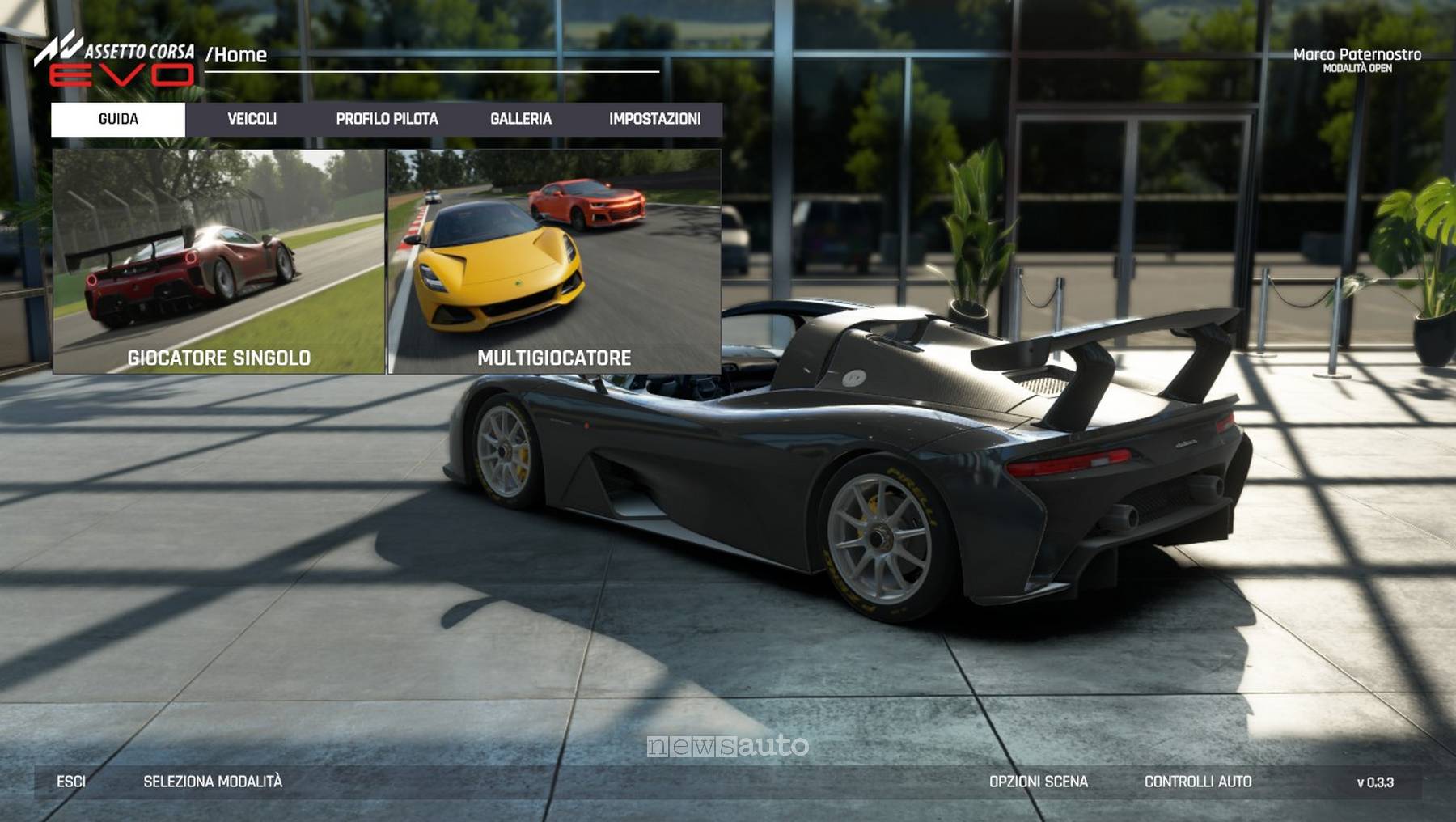Select the GUIDA tab
1456x822 pixels.
[x=118, y=119]
